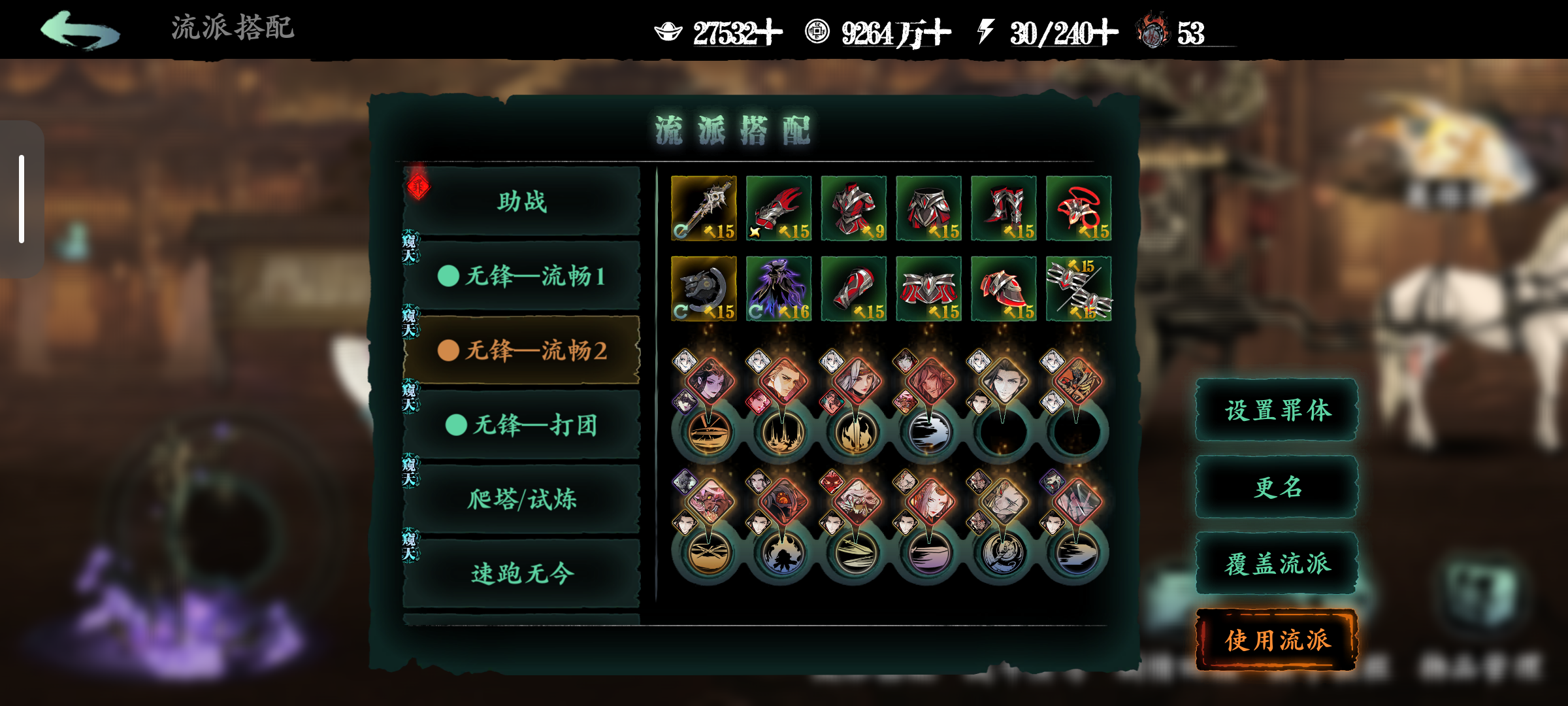The width and height of the screenshot is (1568, 706).
Task: Click 覆盖流派 to overwrite build
Action: click(x=1277, y=563)
